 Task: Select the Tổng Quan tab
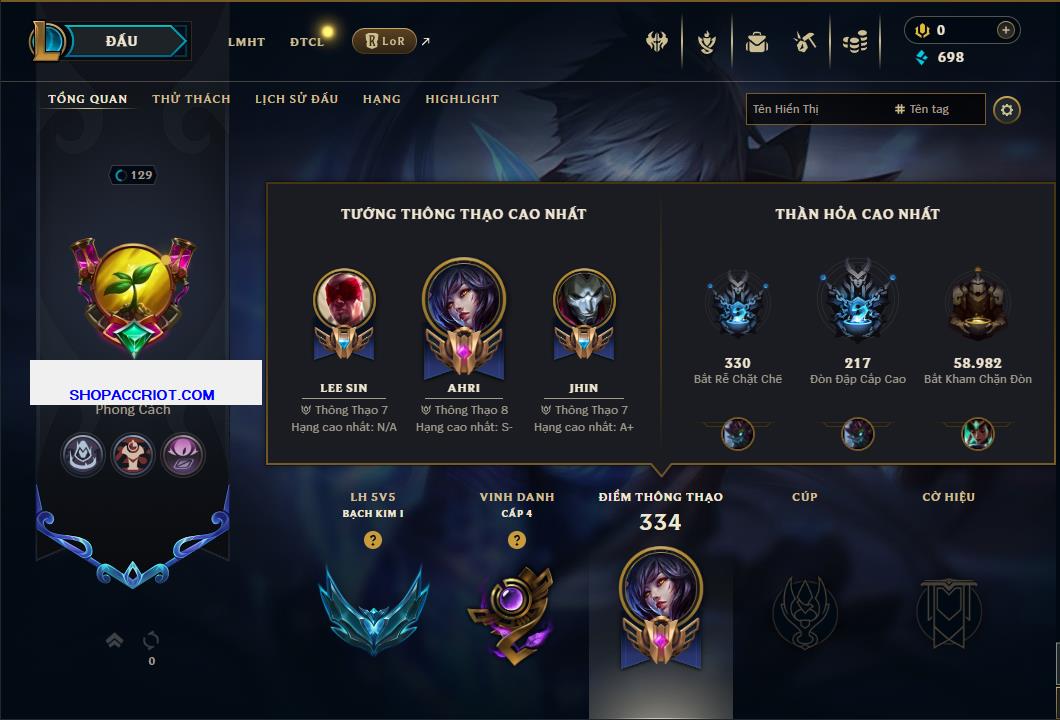point(88,99)
